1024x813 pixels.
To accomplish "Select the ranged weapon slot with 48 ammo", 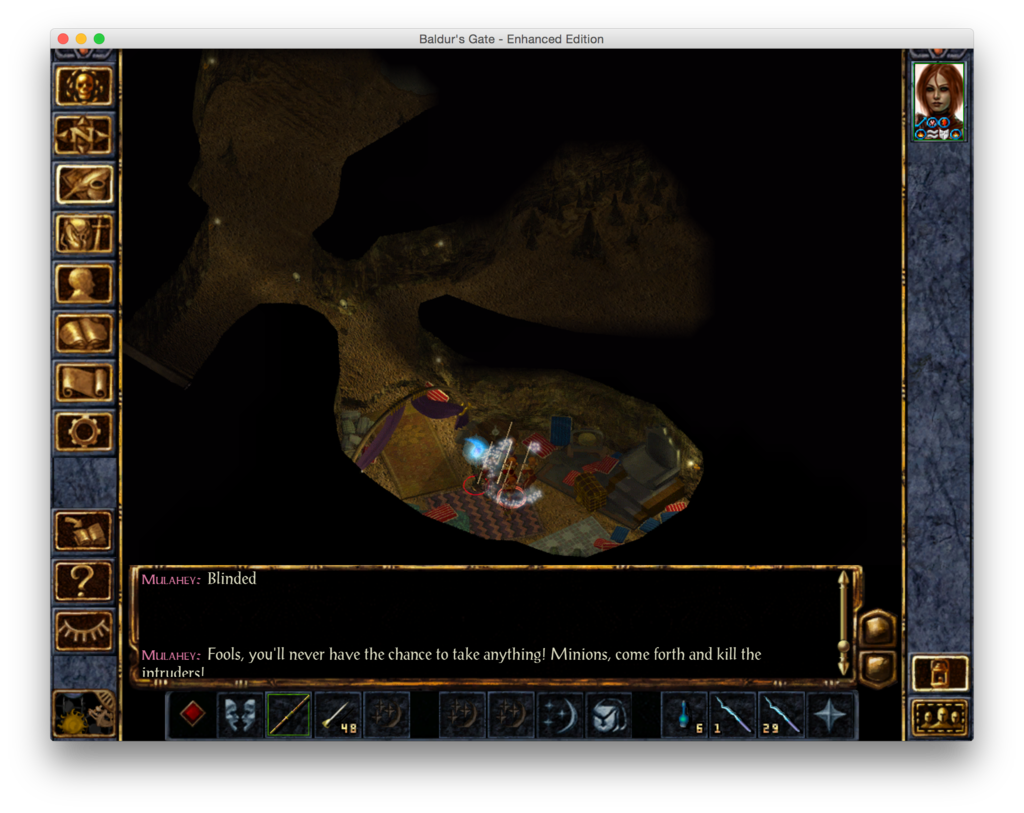I will point(338,715).
